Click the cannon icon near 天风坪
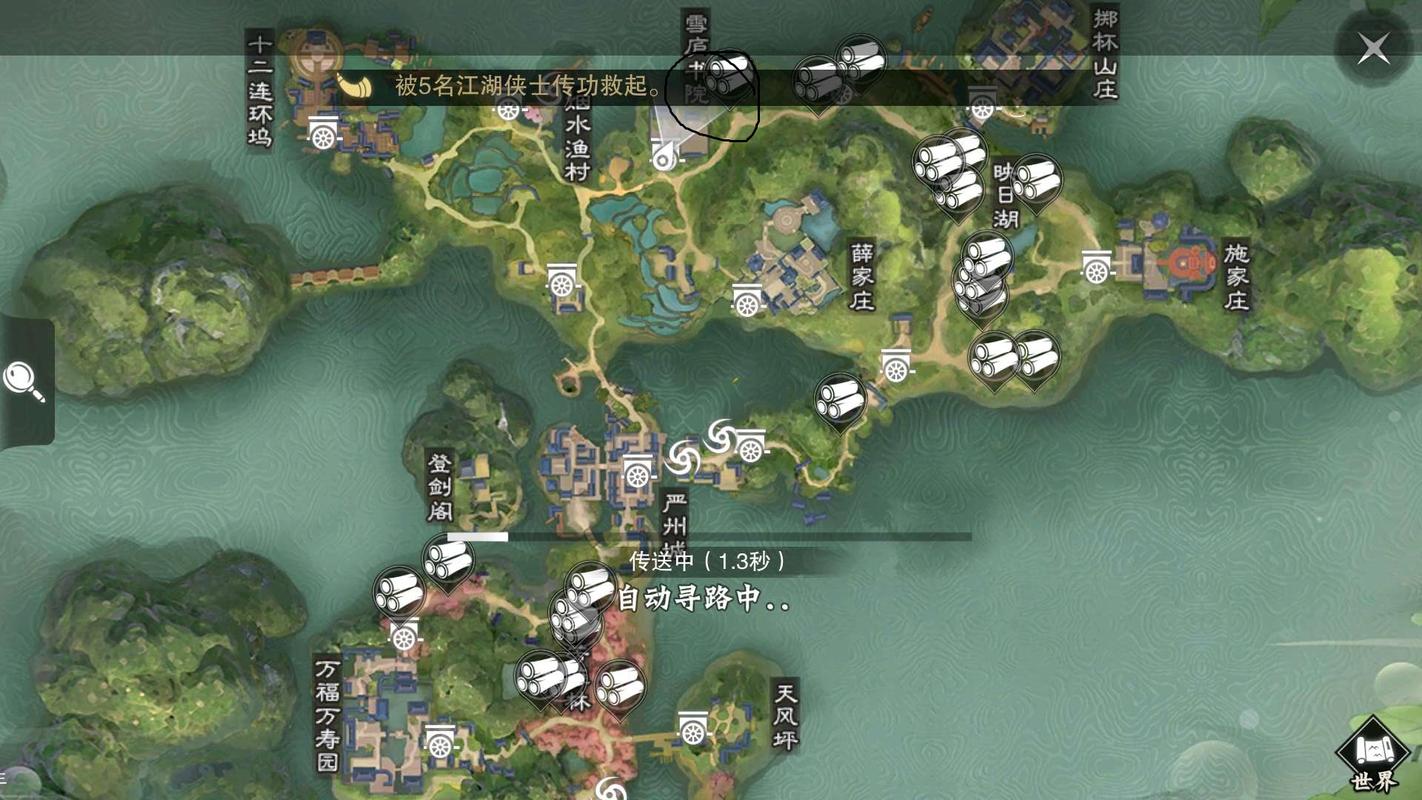1422x800 pixels. [x=692, y=727]
